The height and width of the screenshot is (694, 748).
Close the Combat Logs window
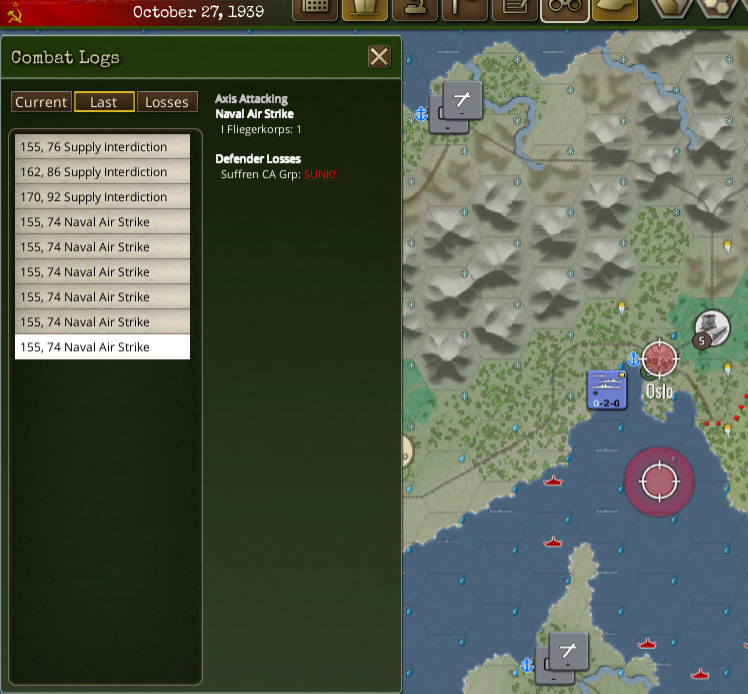pos(379,57)
